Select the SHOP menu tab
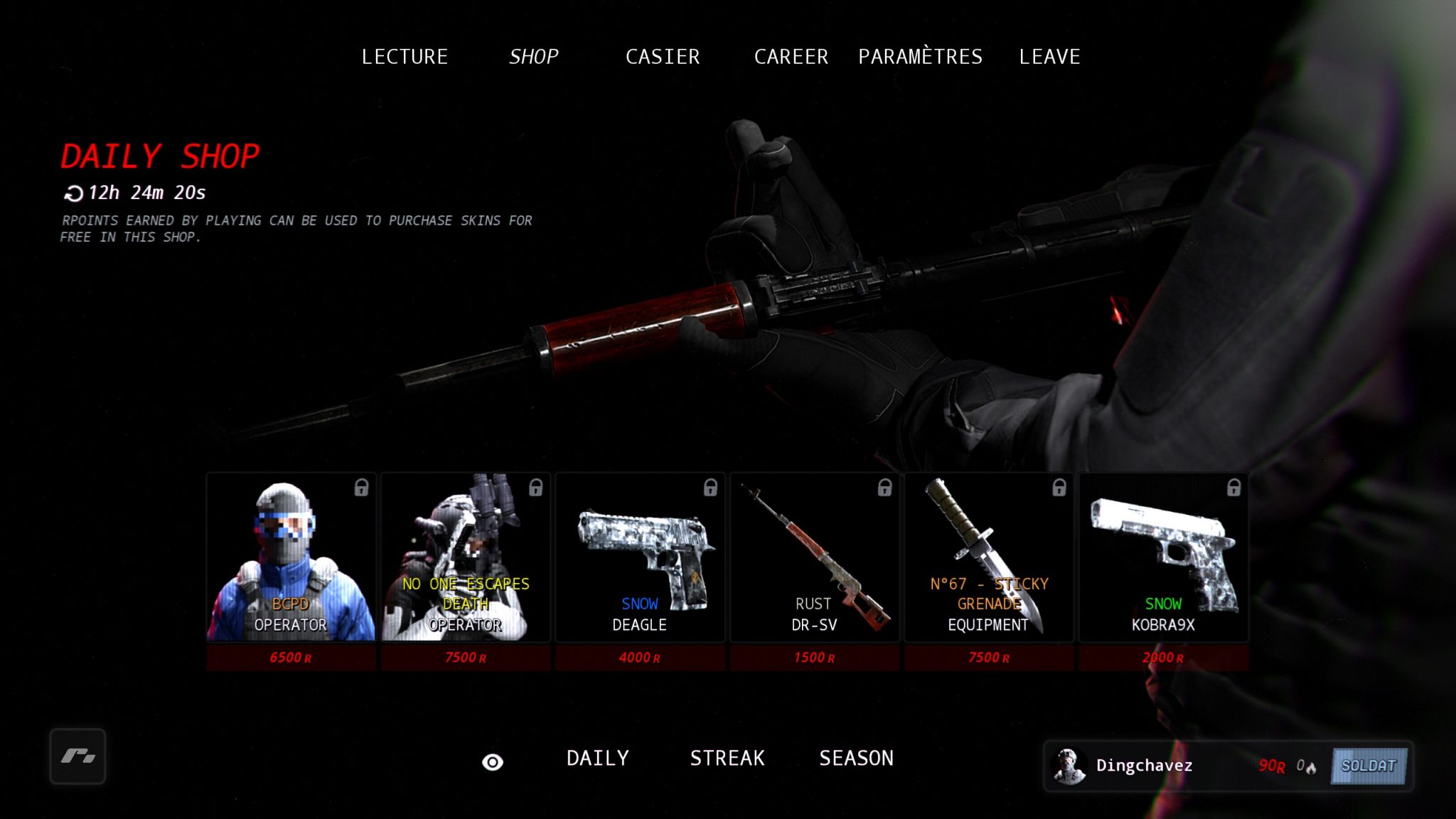 point(533,57)
